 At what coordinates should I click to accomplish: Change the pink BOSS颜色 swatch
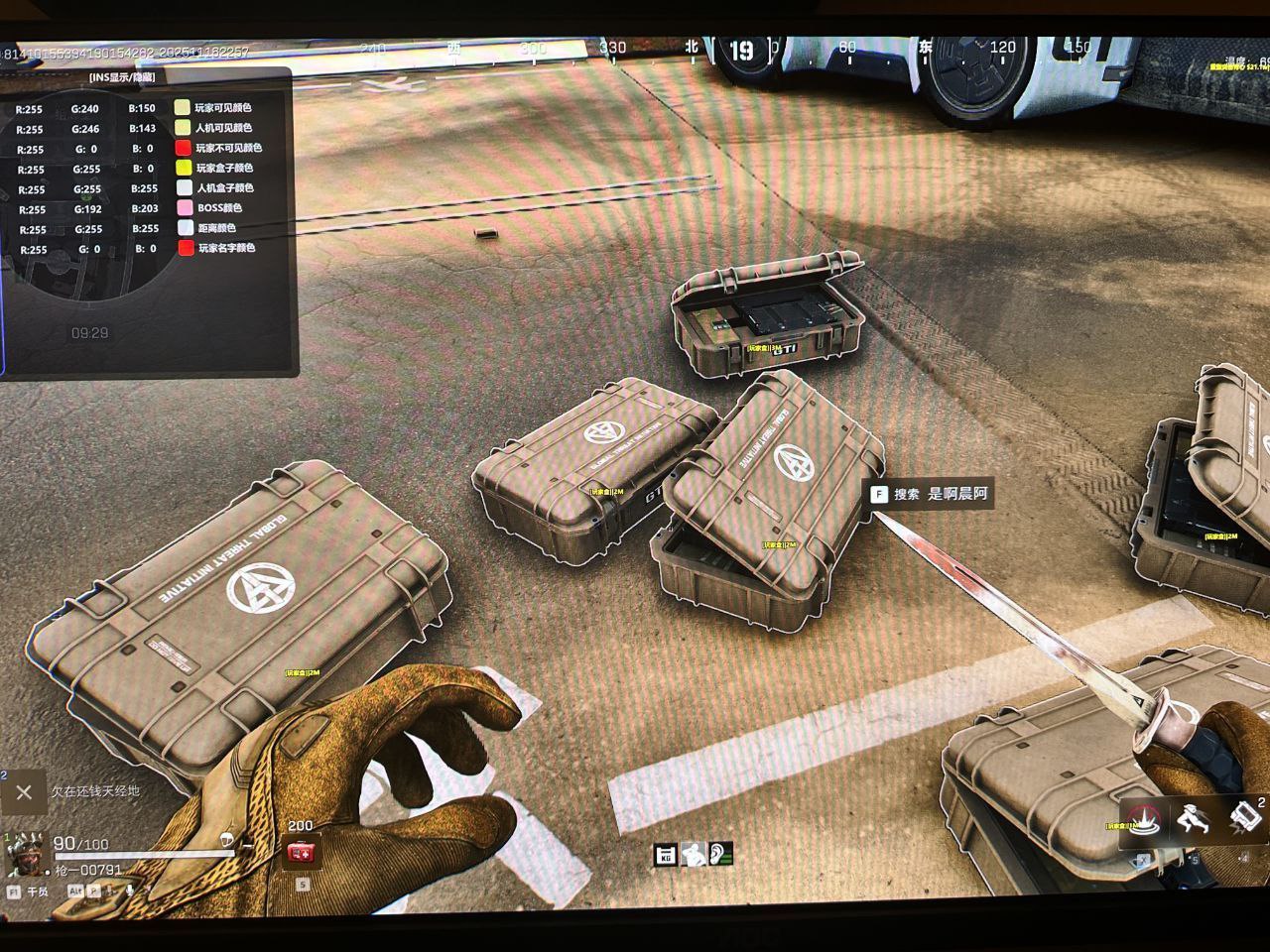(x=184, y=208)
